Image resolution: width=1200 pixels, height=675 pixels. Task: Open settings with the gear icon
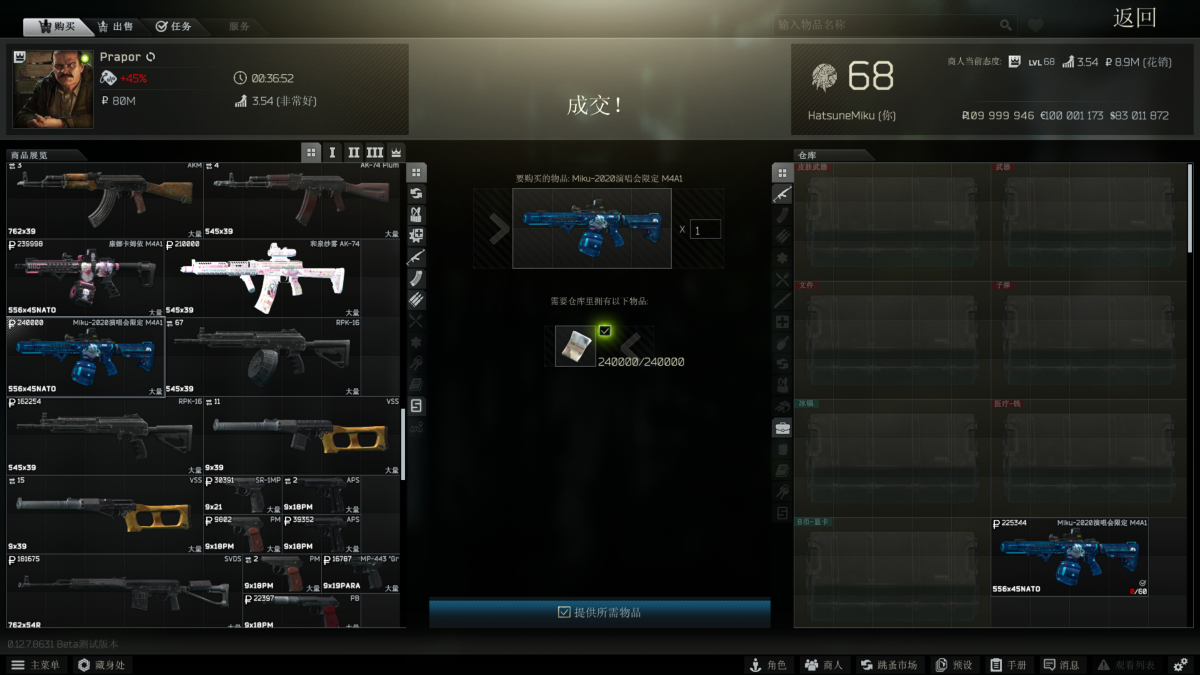tap(1180, 665)
